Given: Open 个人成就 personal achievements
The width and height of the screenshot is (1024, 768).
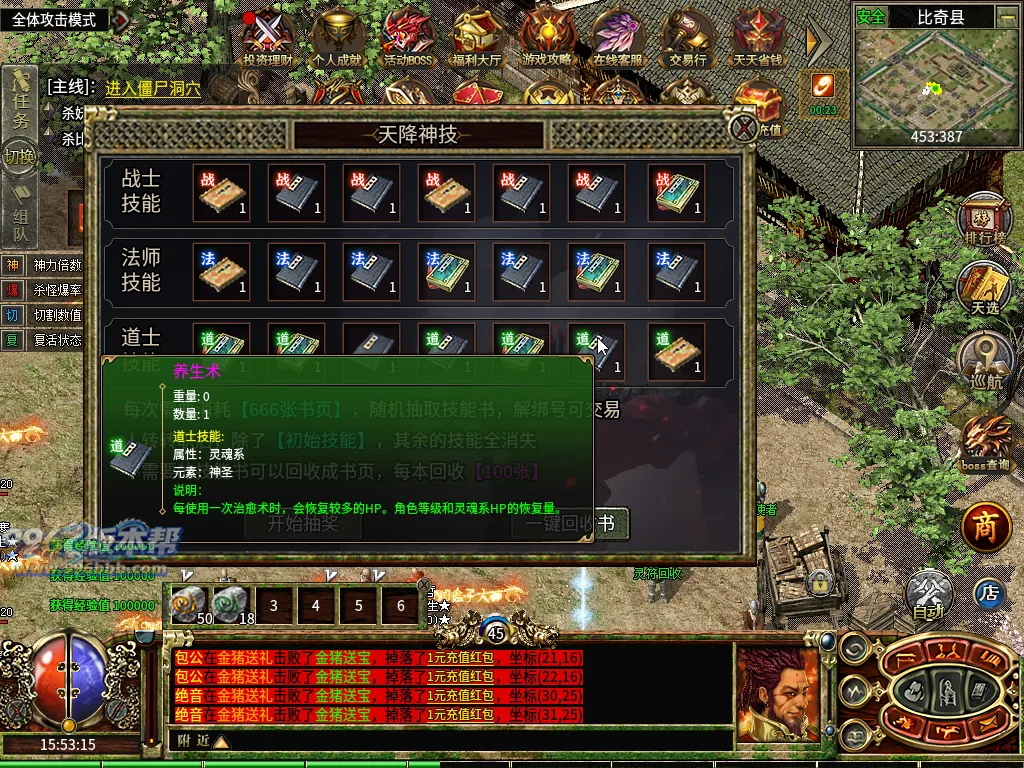Looking at the screenshot, I should pos(340,38).
